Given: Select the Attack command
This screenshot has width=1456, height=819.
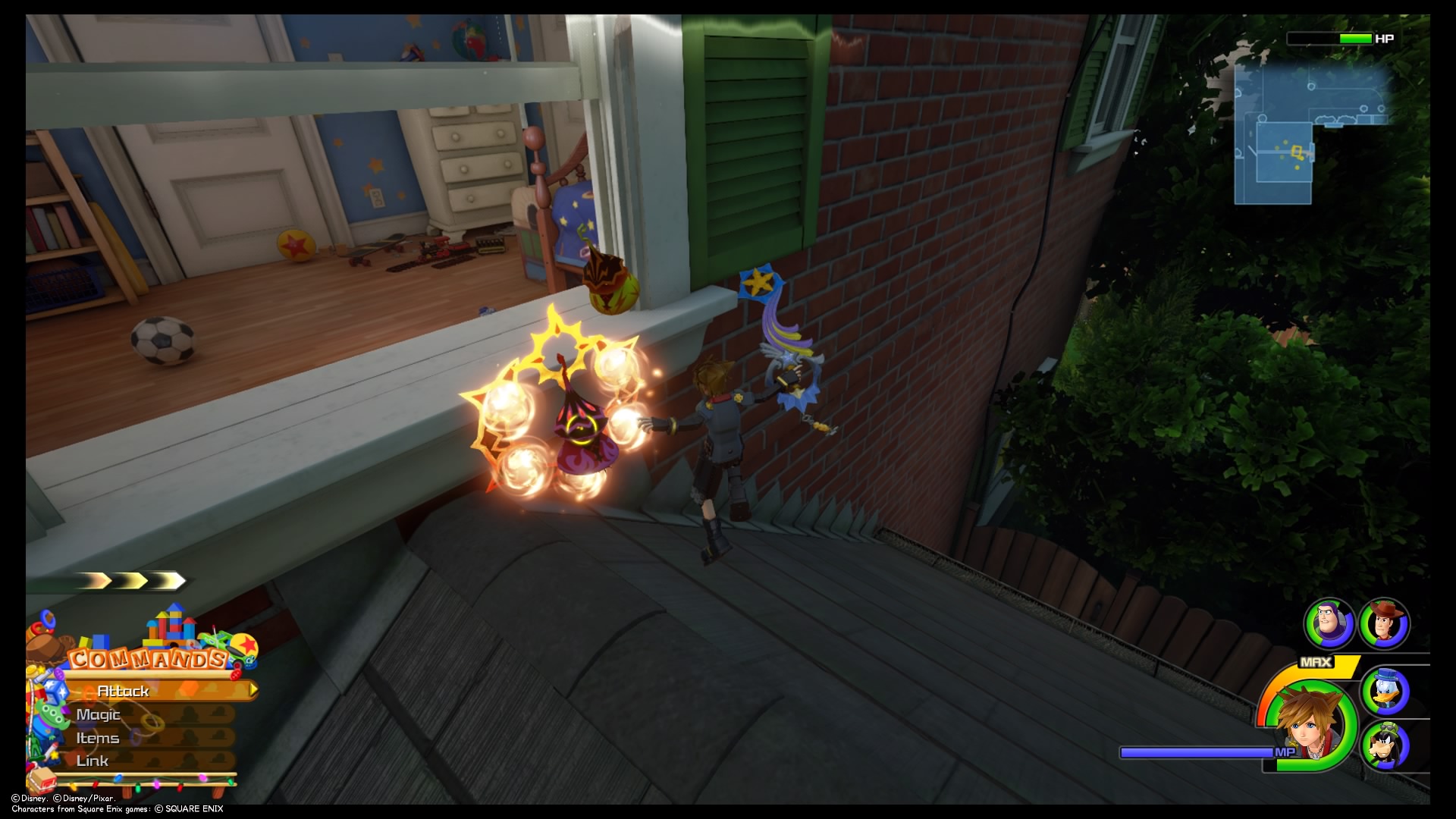Looking at the screenshot, I should point(124,691).
